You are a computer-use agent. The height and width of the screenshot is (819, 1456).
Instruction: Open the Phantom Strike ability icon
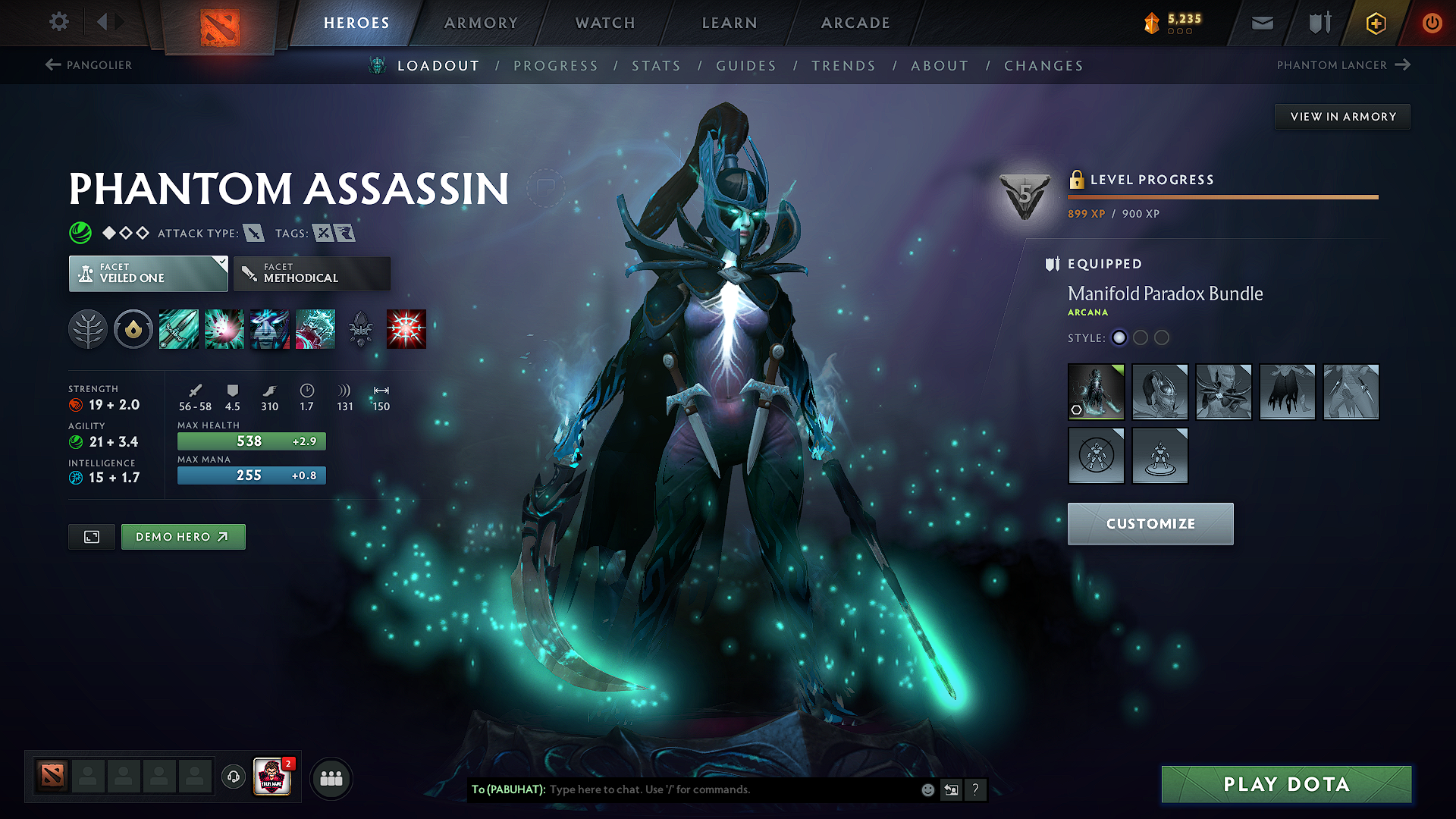tap(224, 328)
